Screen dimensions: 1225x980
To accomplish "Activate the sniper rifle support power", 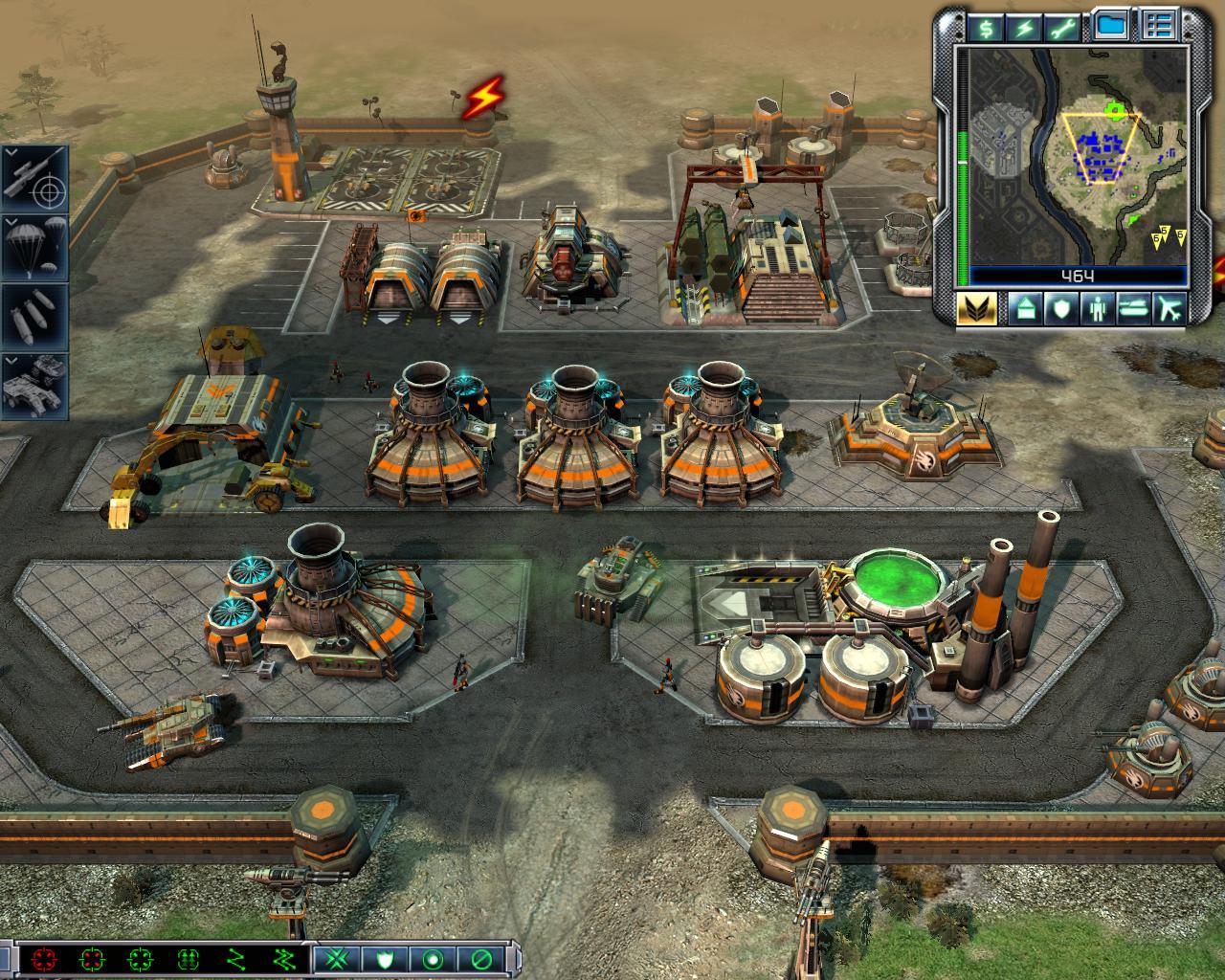I will (x=34, y=179).
